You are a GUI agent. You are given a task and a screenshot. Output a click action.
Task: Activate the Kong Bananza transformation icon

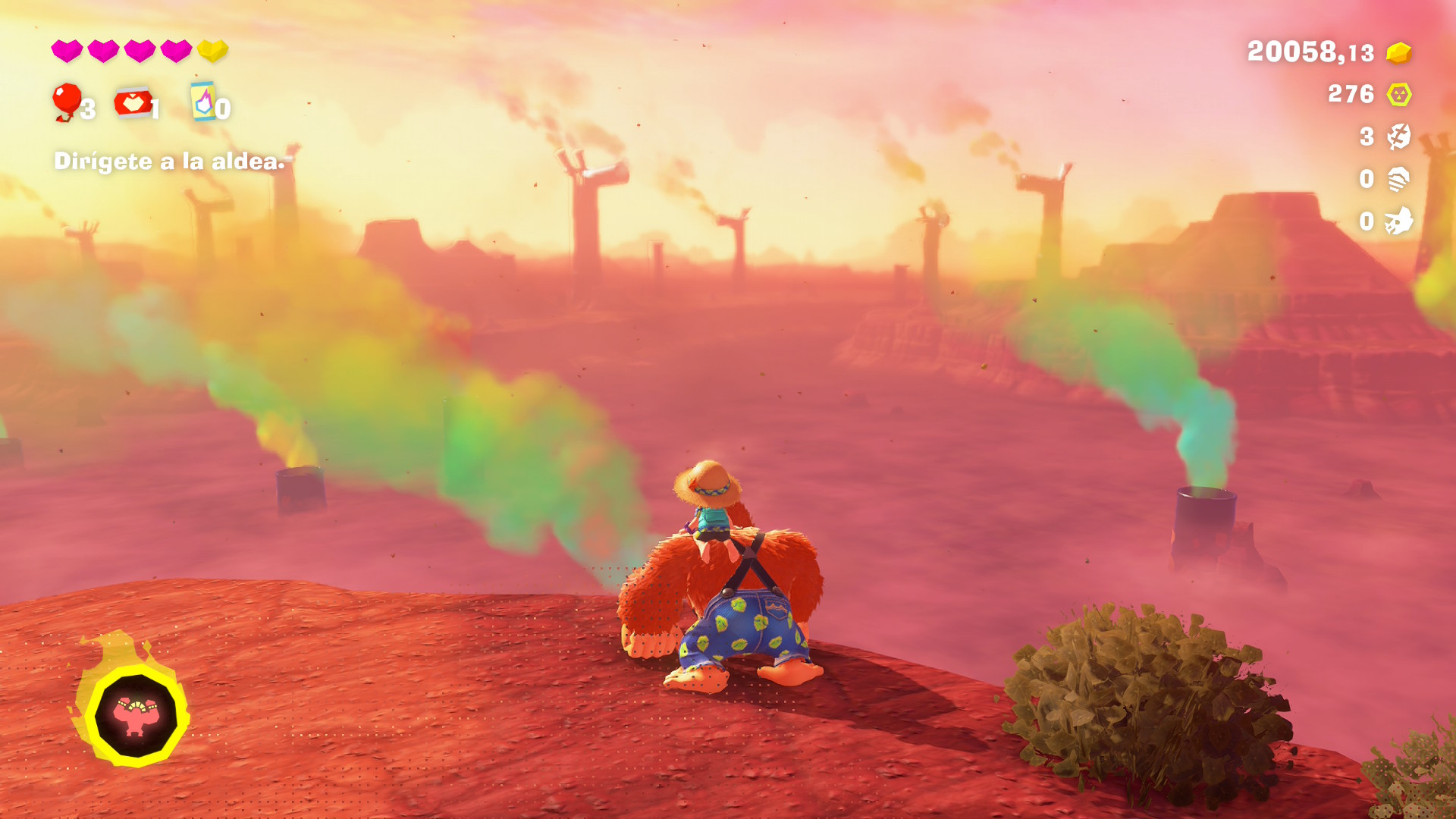[136, 715]
